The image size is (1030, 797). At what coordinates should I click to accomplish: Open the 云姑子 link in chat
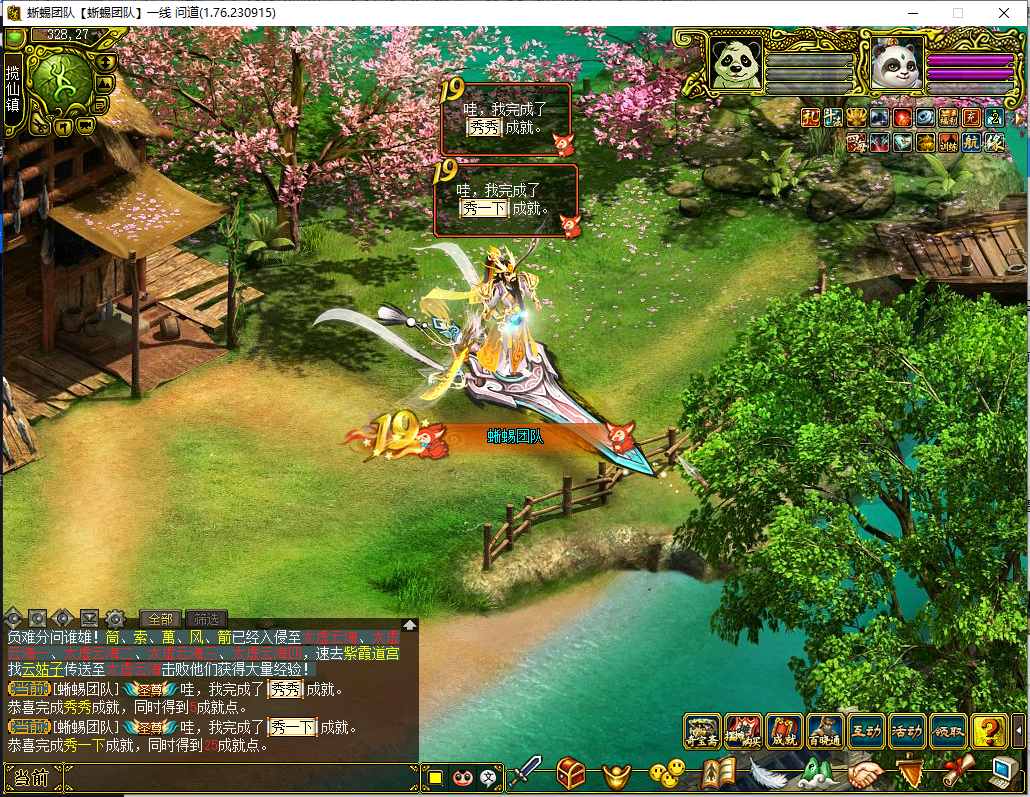(41, 669)
